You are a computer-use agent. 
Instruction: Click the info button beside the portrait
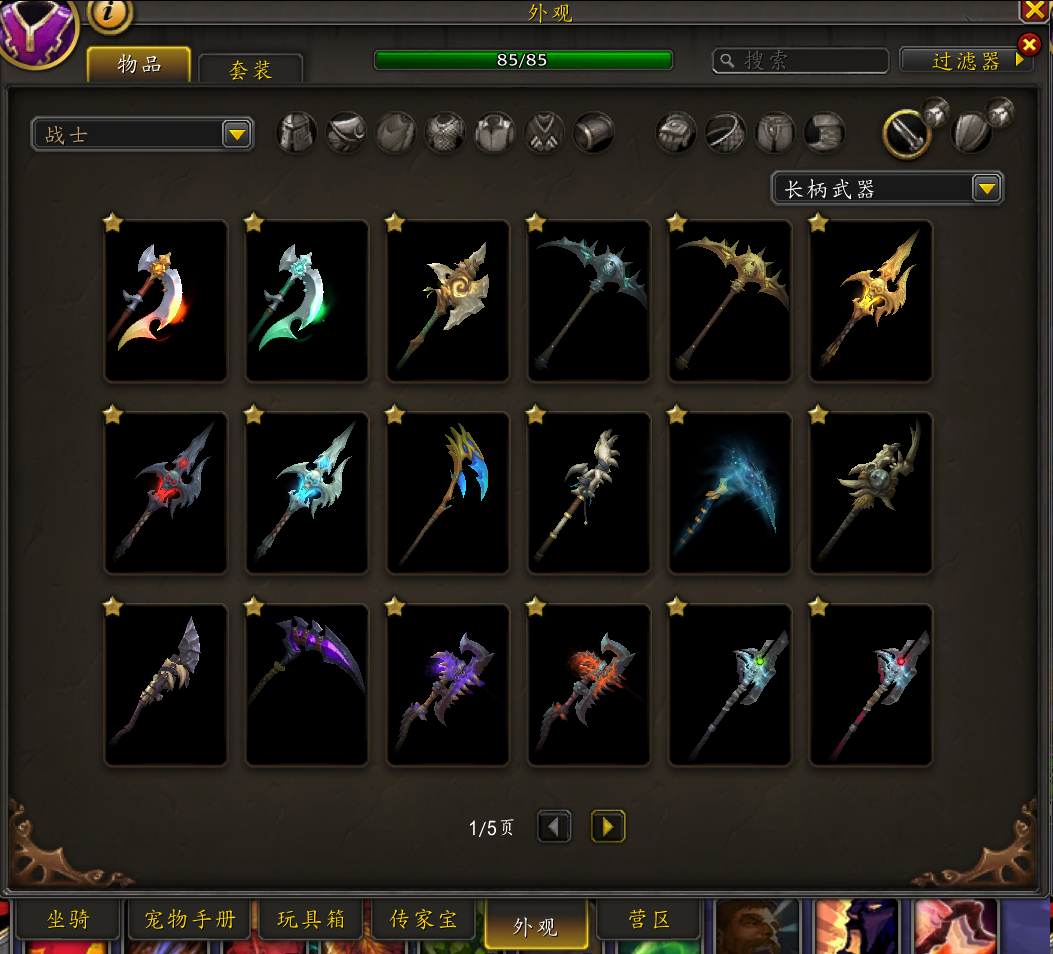tap(111, 12)
